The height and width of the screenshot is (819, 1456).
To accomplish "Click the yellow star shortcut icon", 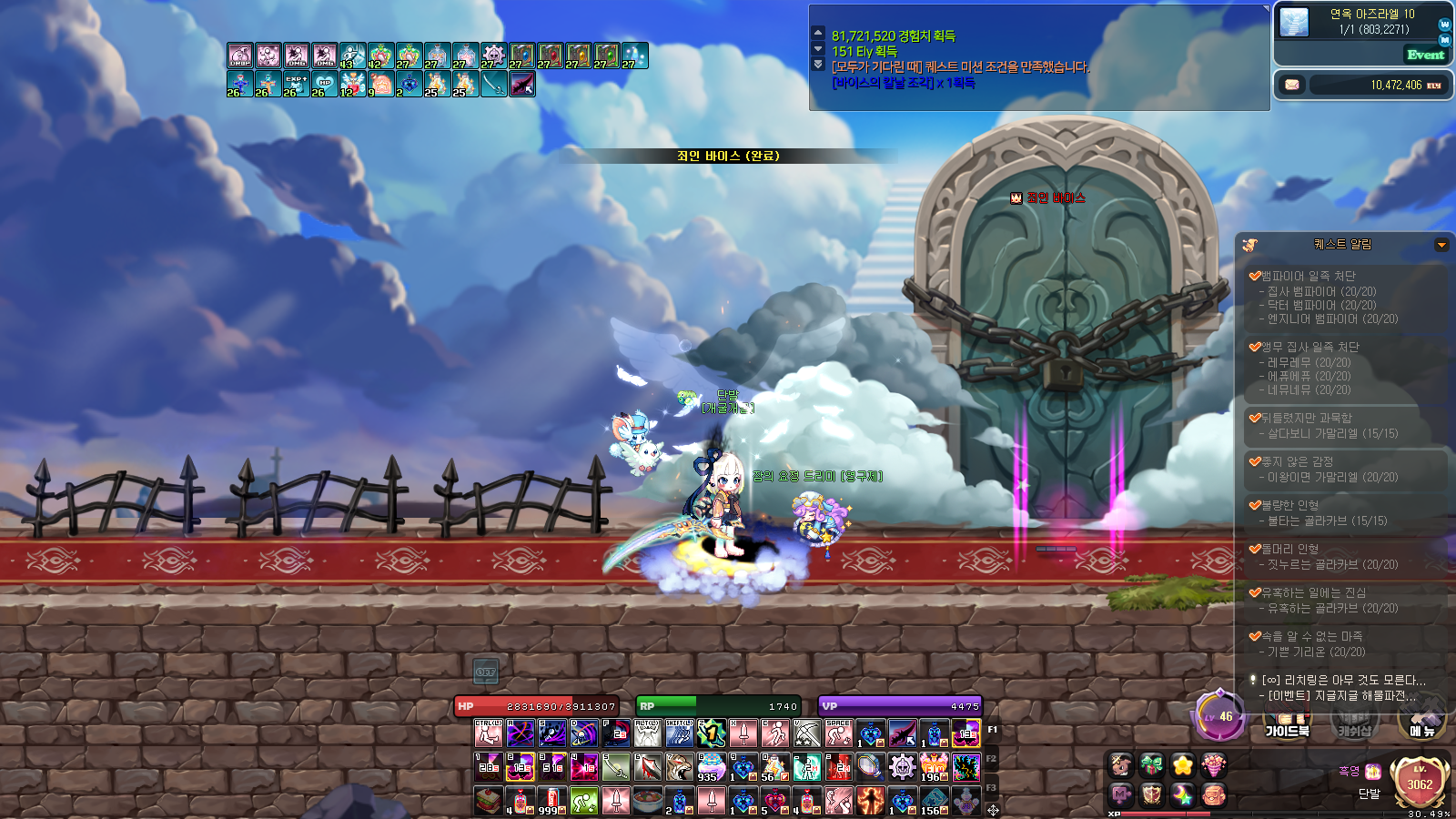I will 1182,765.
